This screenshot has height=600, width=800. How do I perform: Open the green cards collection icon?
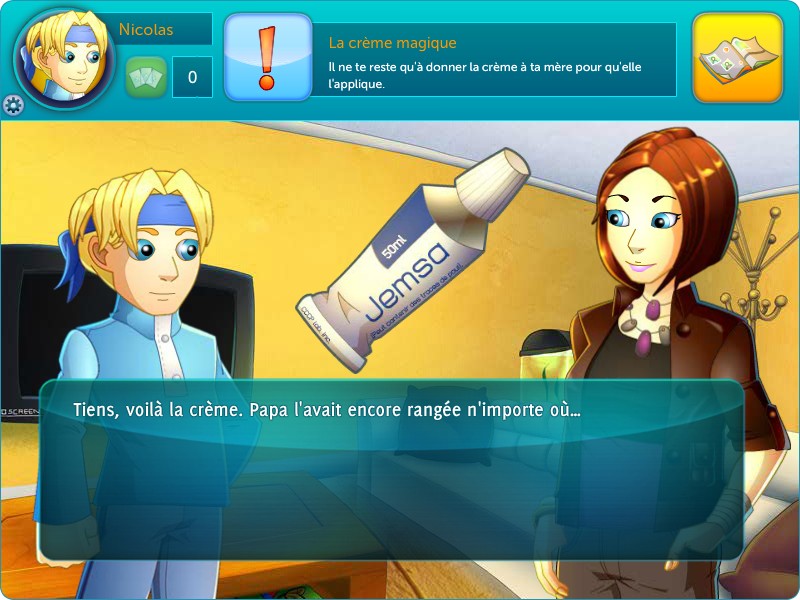146,77
